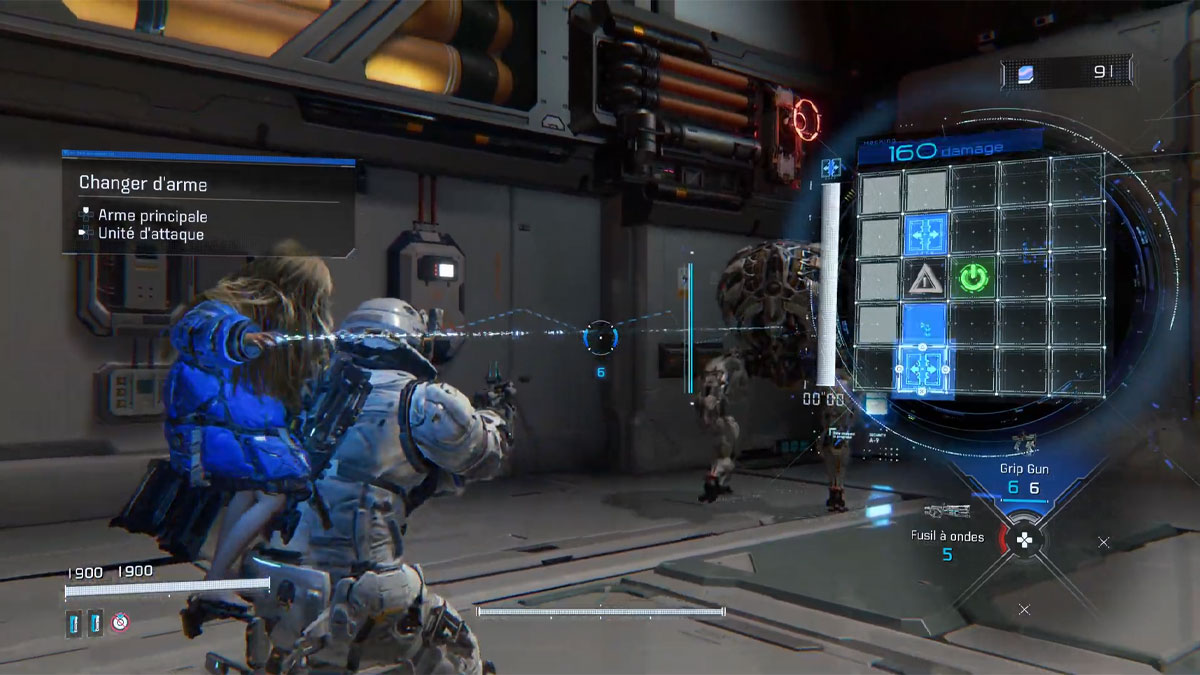Equip the Fusil à ondes weapon
Screen dimensions: 1200x675
point(948,537)
